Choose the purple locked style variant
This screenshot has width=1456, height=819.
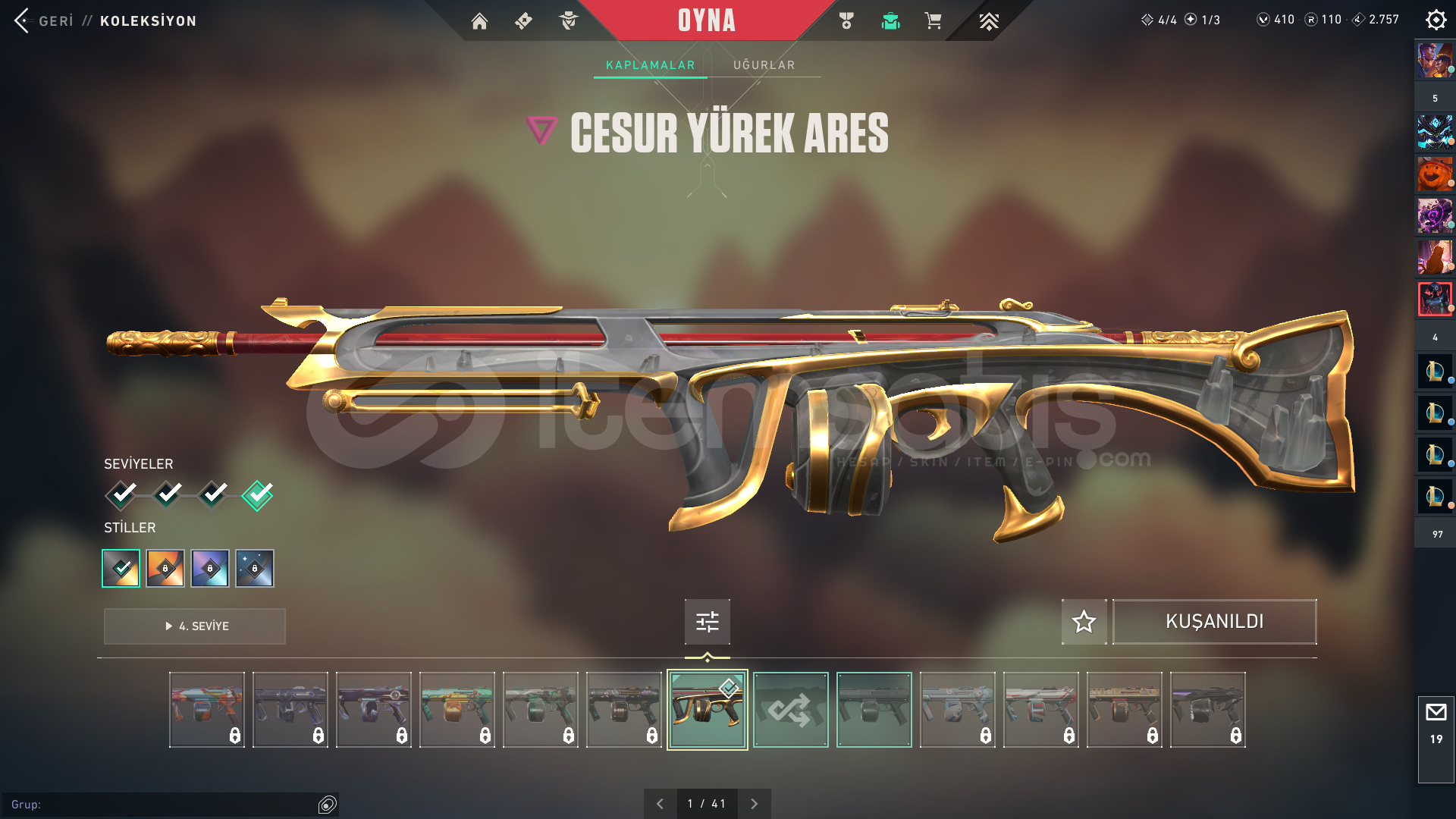pos(210,568)
